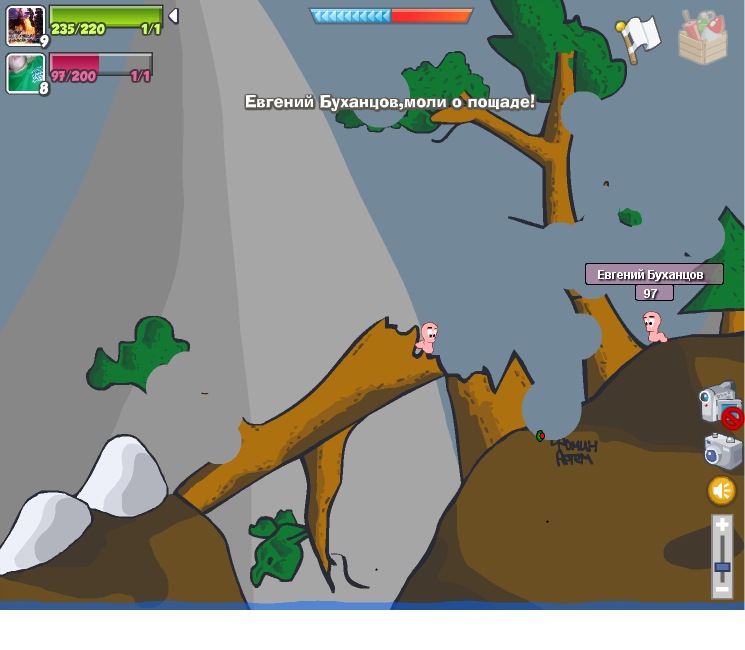Viewport: 745px width, 650px height.
Task: Take a screenshot with the photo camera
Action: coord(722,451)
